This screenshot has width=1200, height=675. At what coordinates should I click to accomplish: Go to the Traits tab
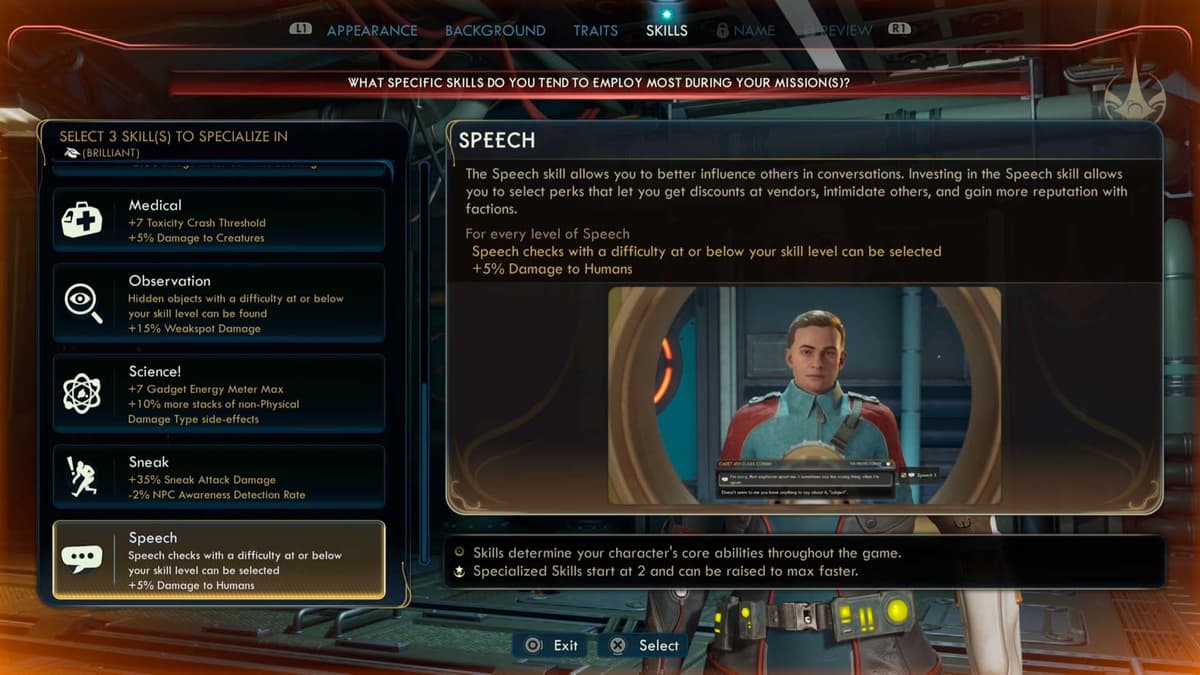[x=595, y=30]
